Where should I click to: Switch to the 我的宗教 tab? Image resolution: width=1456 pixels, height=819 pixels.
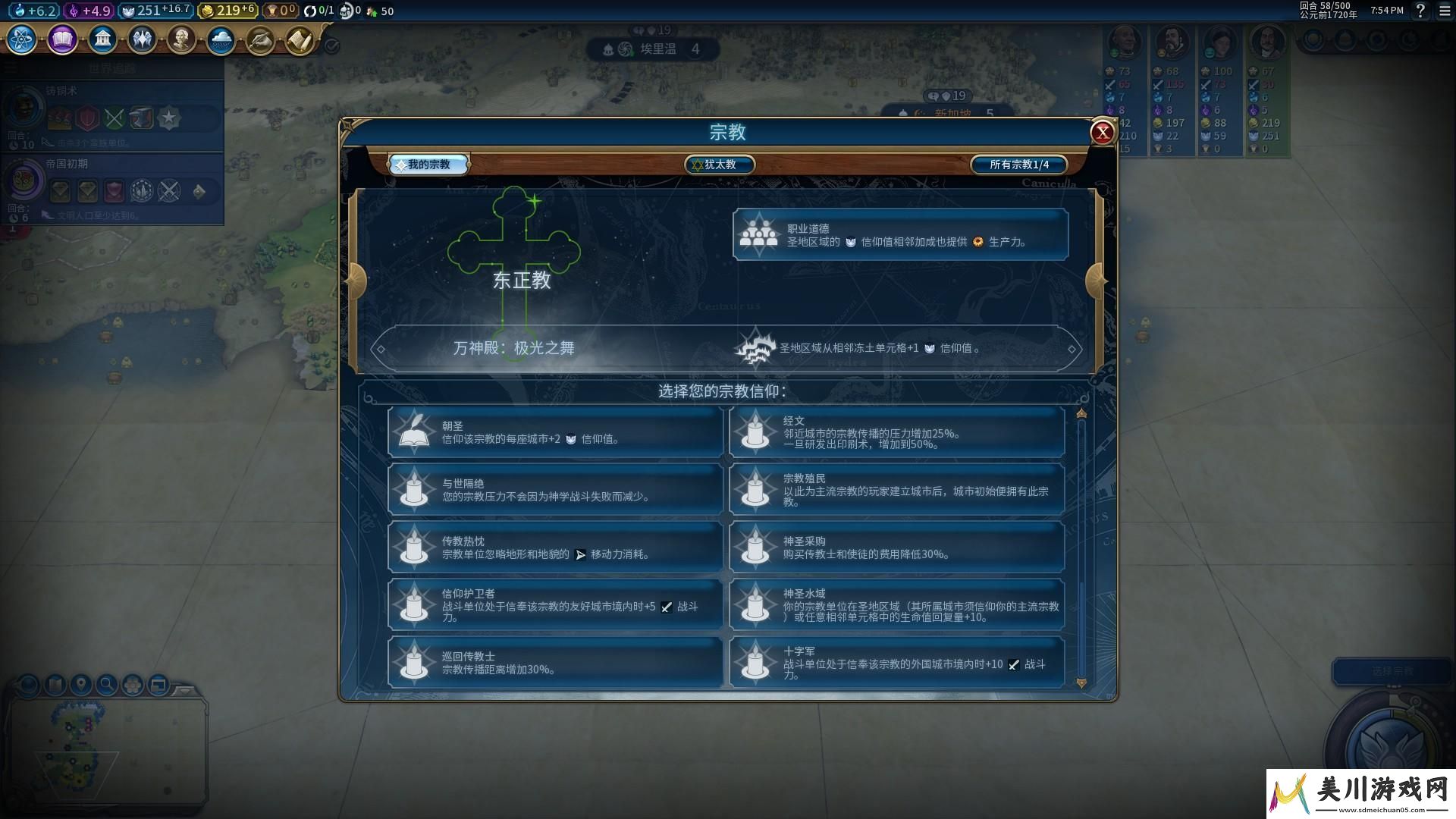(428, 165)
